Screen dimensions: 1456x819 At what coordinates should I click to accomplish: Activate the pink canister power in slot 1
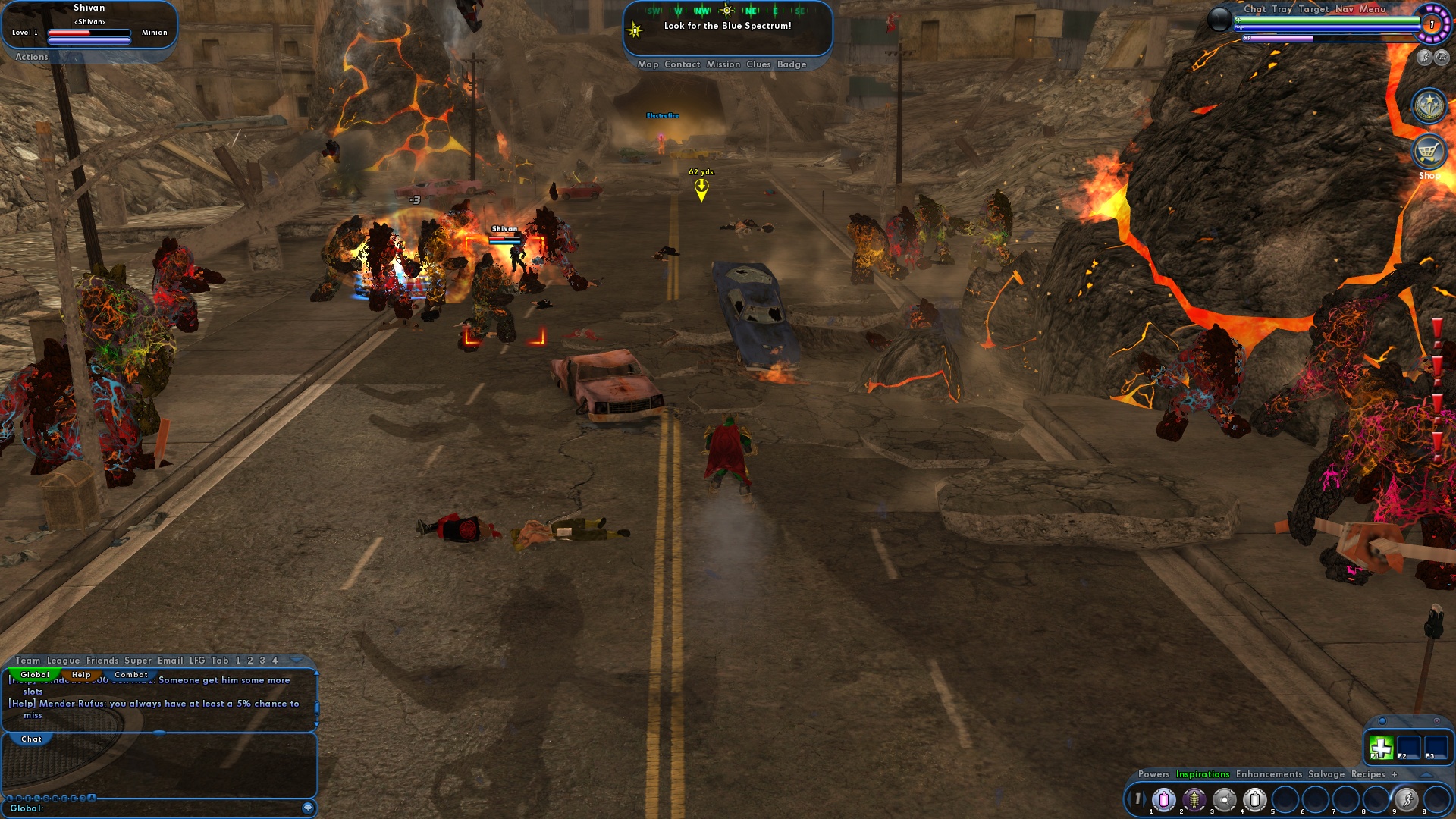[x=1164, y=799]
